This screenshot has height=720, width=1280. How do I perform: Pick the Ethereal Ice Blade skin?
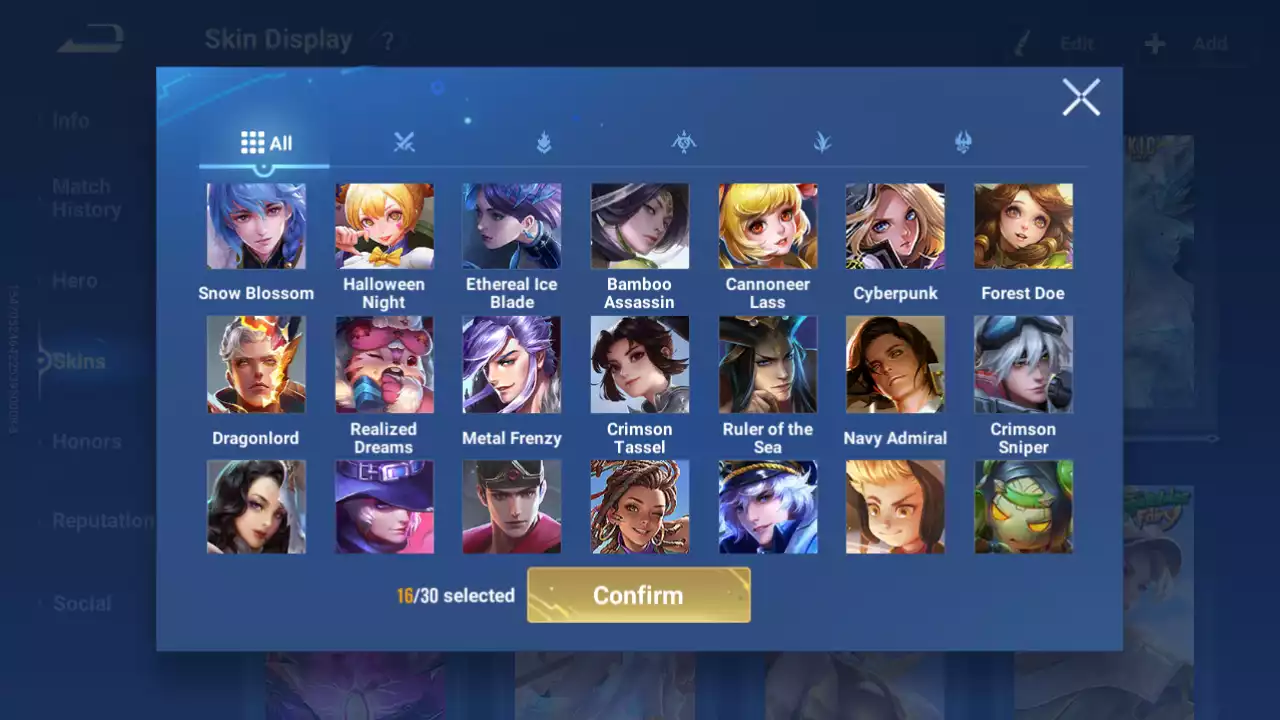click(512, 226)
